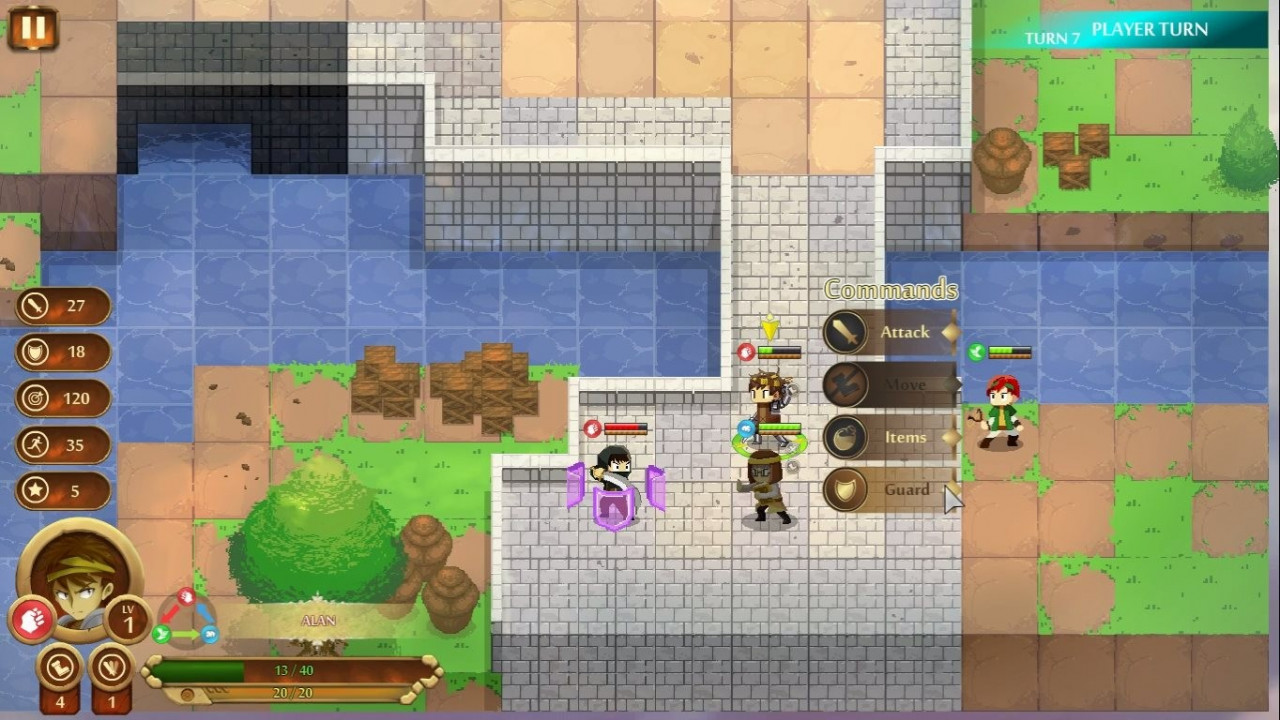1280x720 pixels.
Task: Pause the game with the pause button
Action: pyautogui.click(x=32, y=28)
